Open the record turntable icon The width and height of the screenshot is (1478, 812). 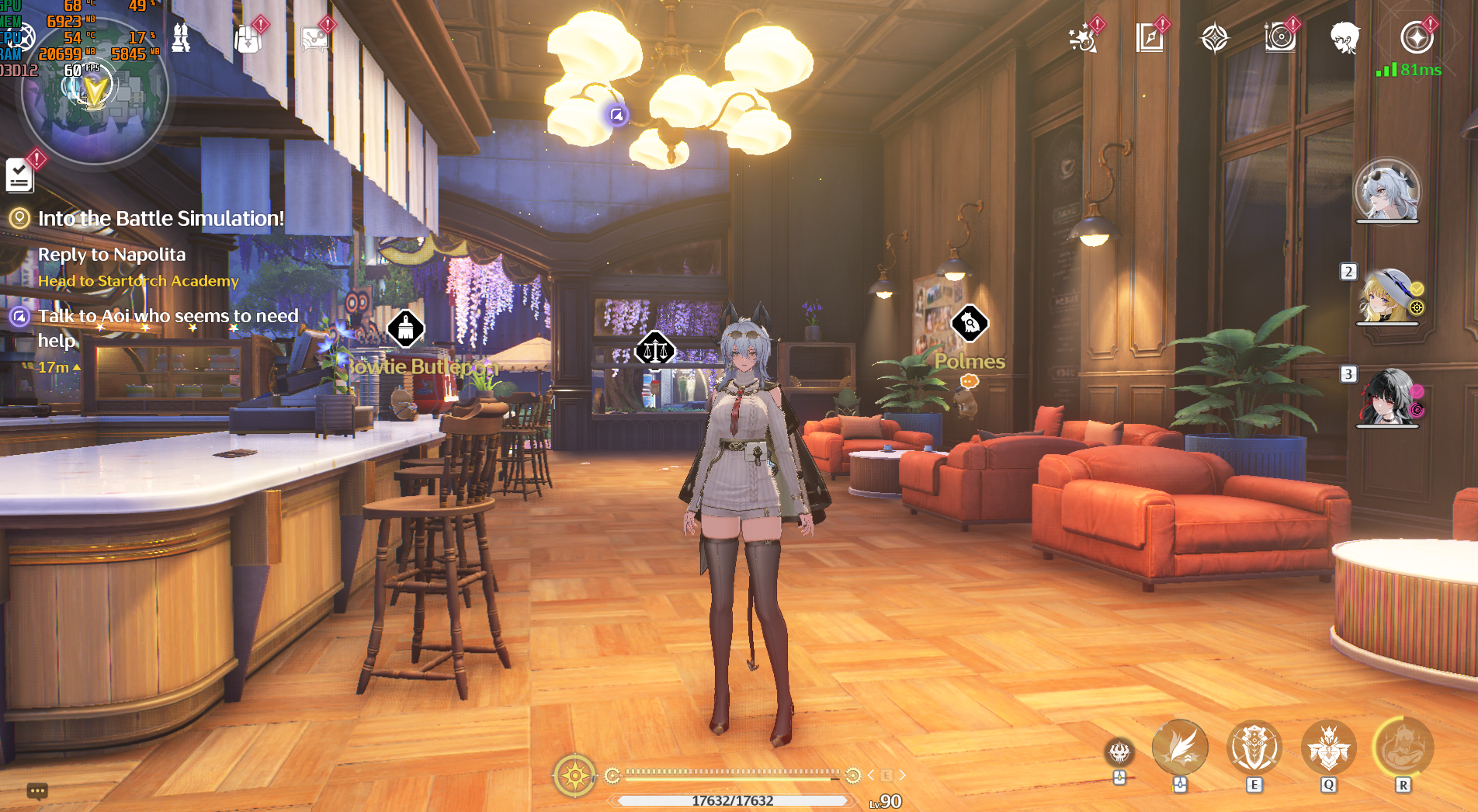point(1280,37)
